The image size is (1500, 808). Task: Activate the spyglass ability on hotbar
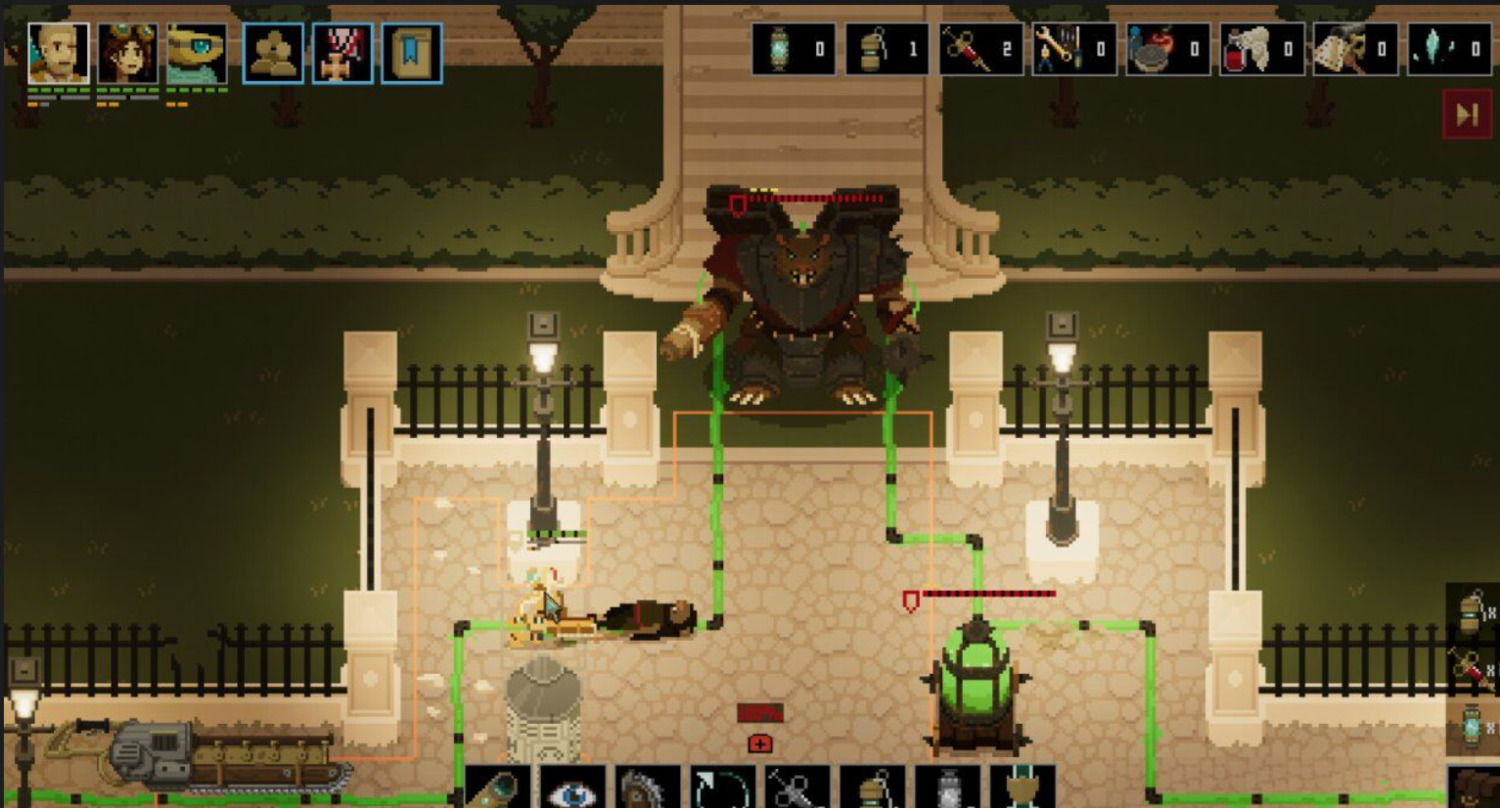(x=497, y=788)
